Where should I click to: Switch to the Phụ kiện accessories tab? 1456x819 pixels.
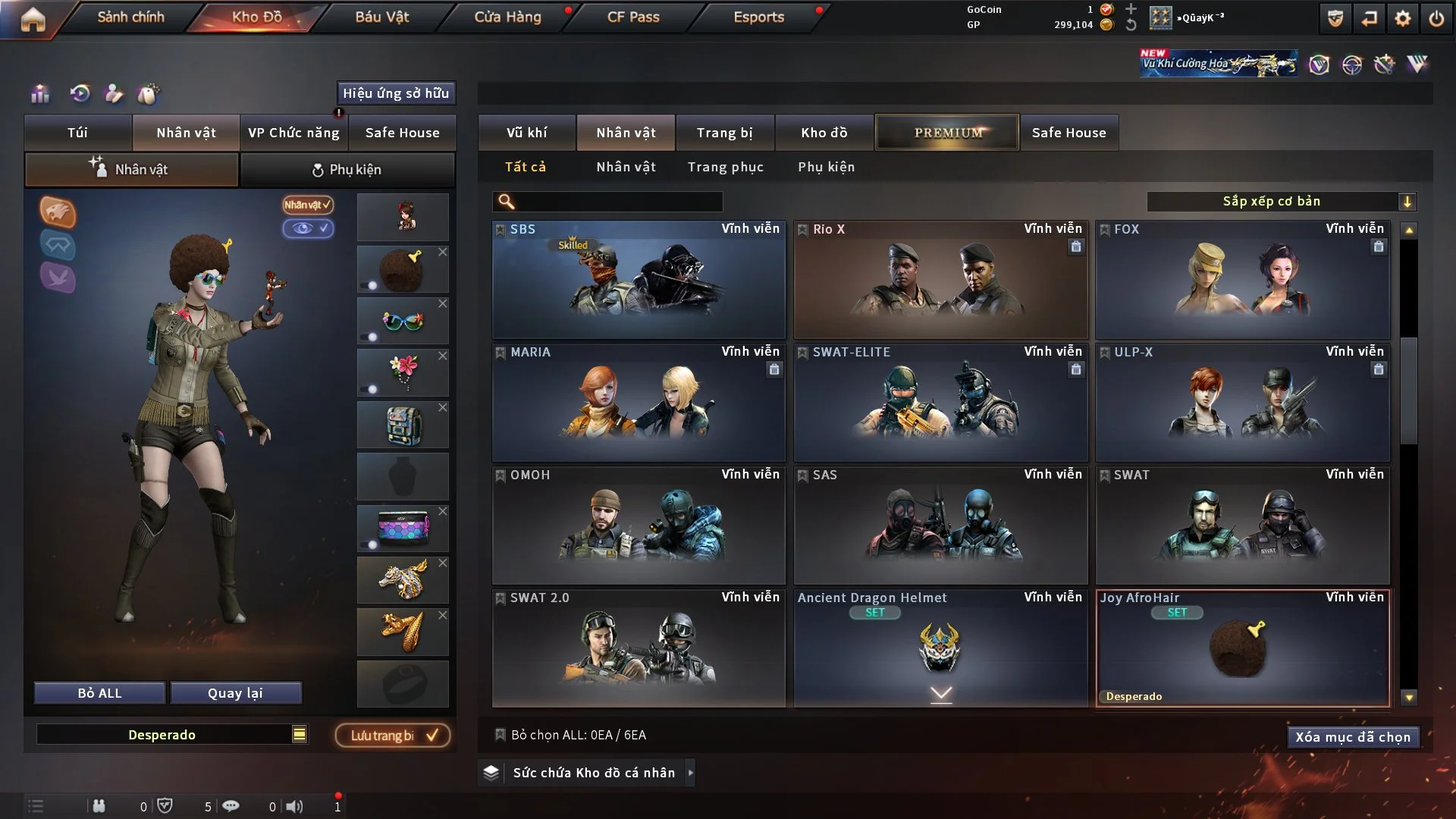pos(347,170)
